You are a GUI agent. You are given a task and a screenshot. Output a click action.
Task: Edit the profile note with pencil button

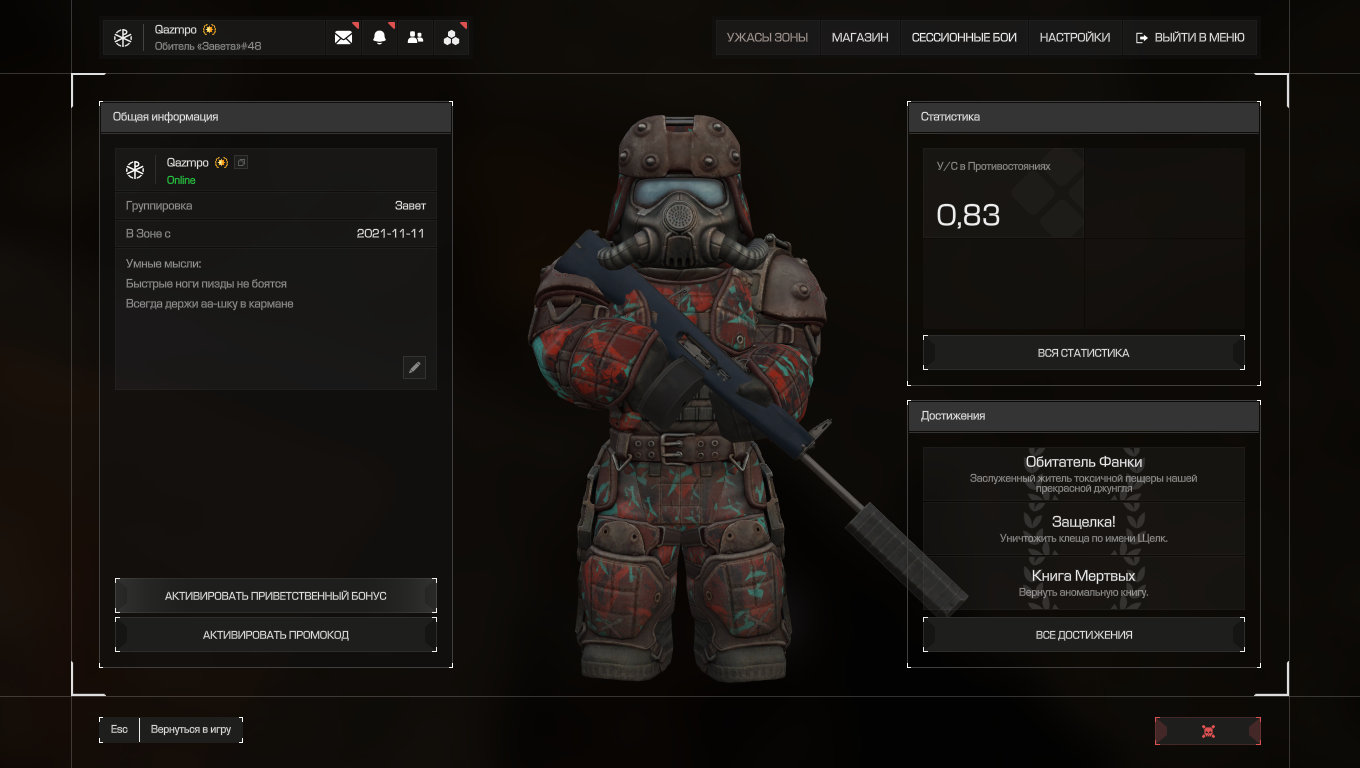[414, 367]
